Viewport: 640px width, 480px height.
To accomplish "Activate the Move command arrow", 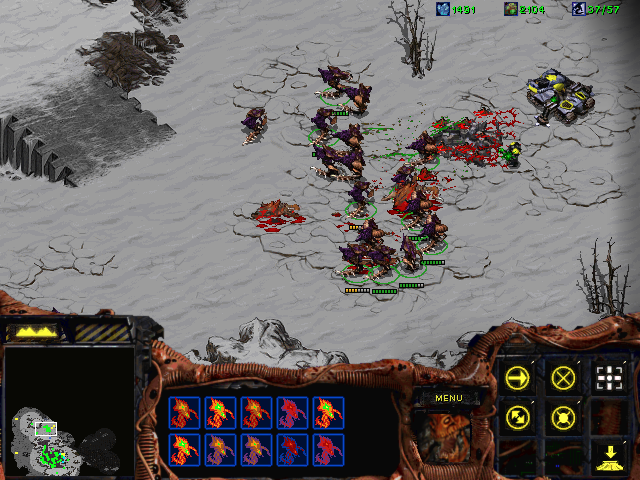I will coord(517,377).
